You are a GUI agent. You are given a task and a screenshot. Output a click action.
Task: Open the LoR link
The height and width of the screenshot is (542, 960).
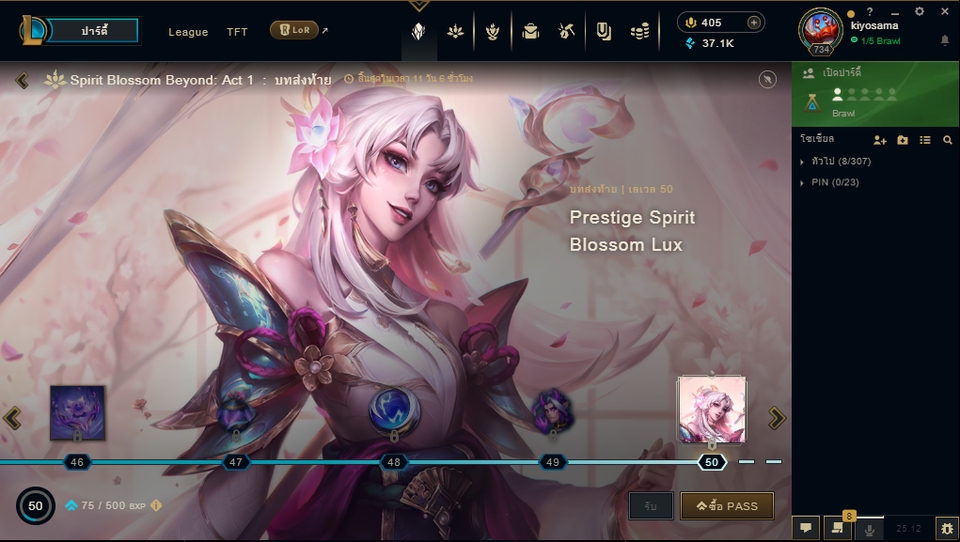[x=295, y=31]
